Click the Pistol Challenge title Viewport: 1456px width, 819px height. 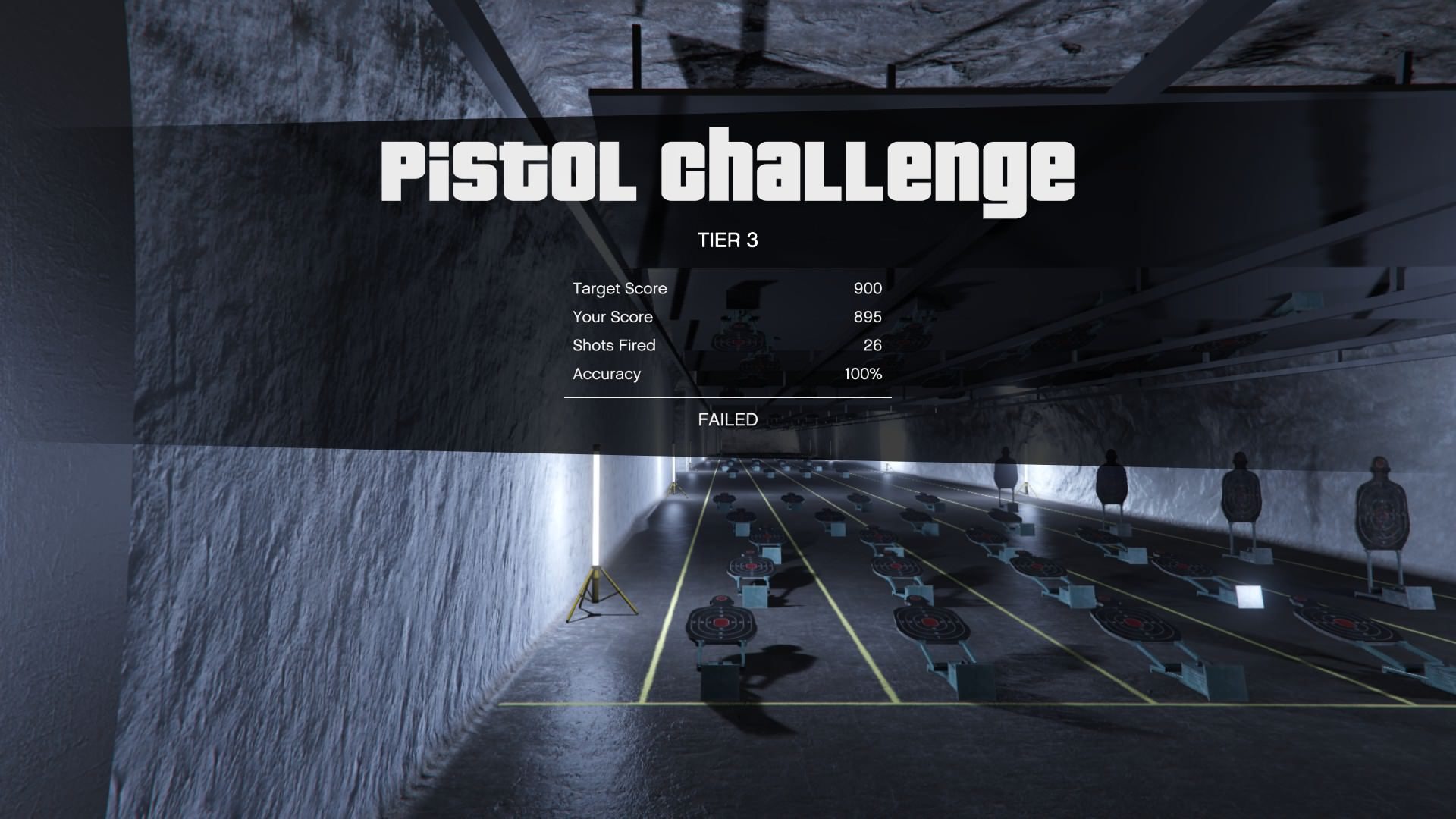click(728, 171)
